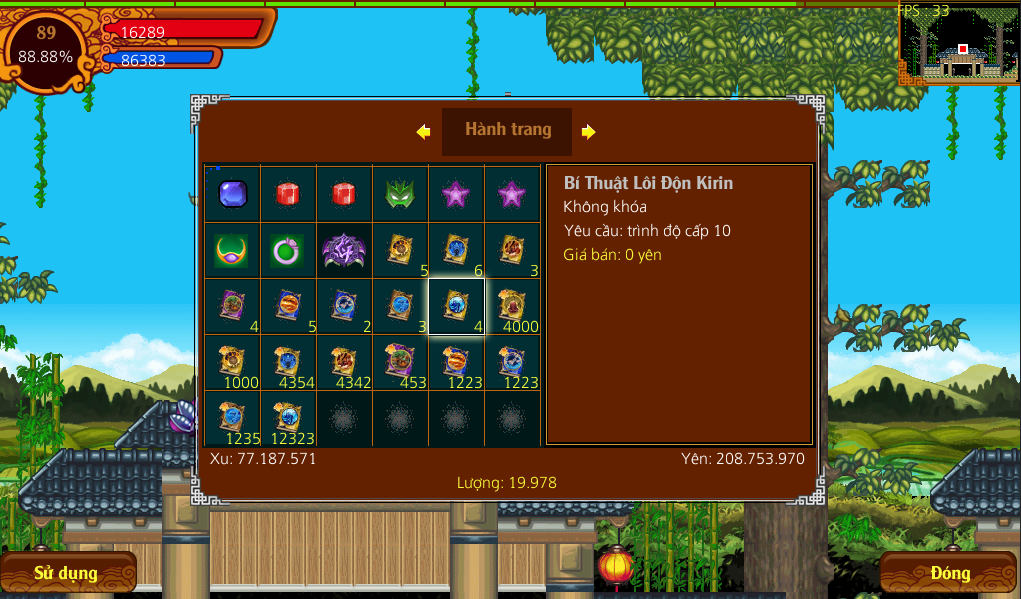Select the scroll stack numbered 12323
This screenshot has height=599, width=1021.
[288, 418]
